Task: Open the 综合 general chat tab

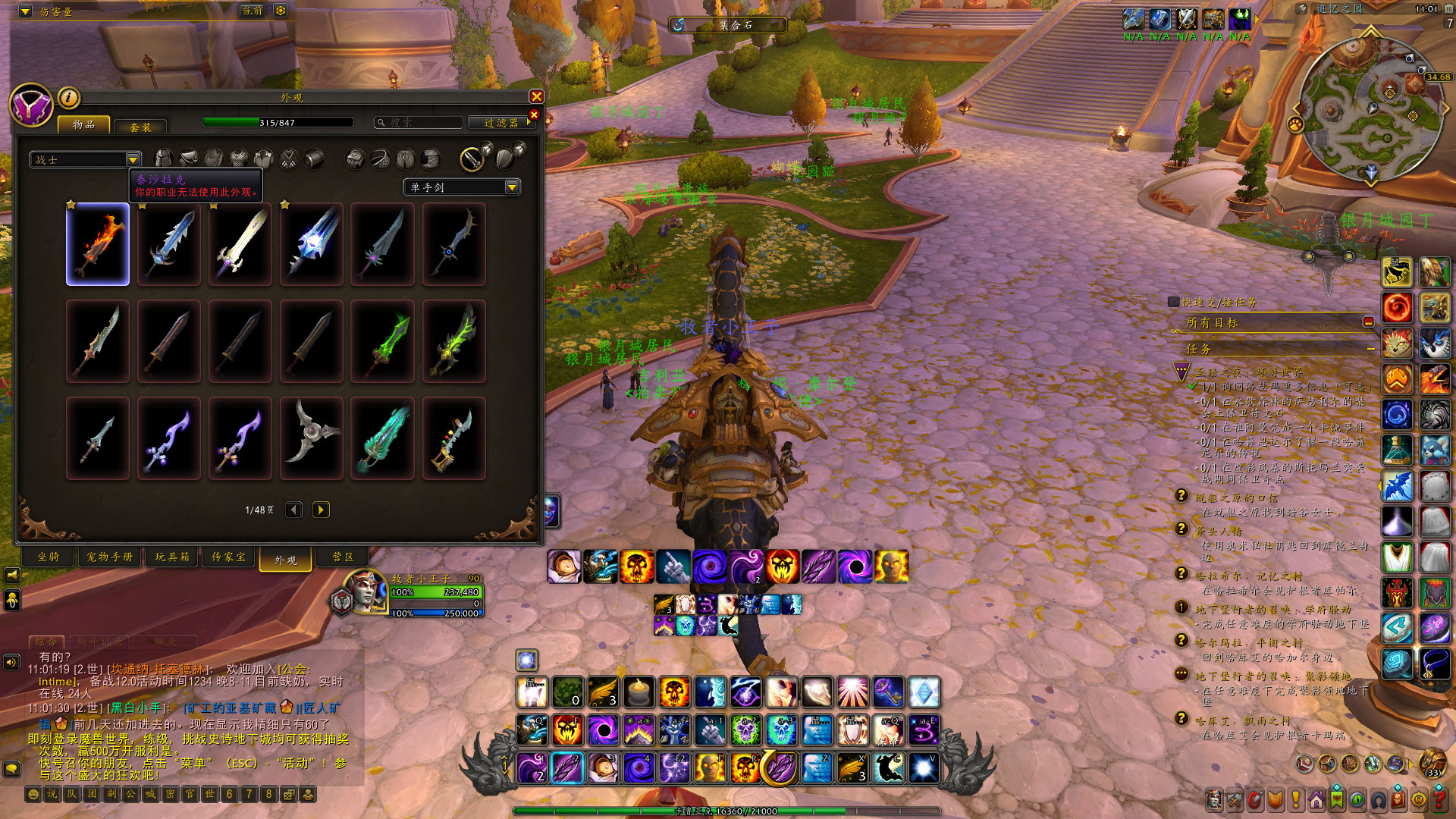Action: point(46,642)
